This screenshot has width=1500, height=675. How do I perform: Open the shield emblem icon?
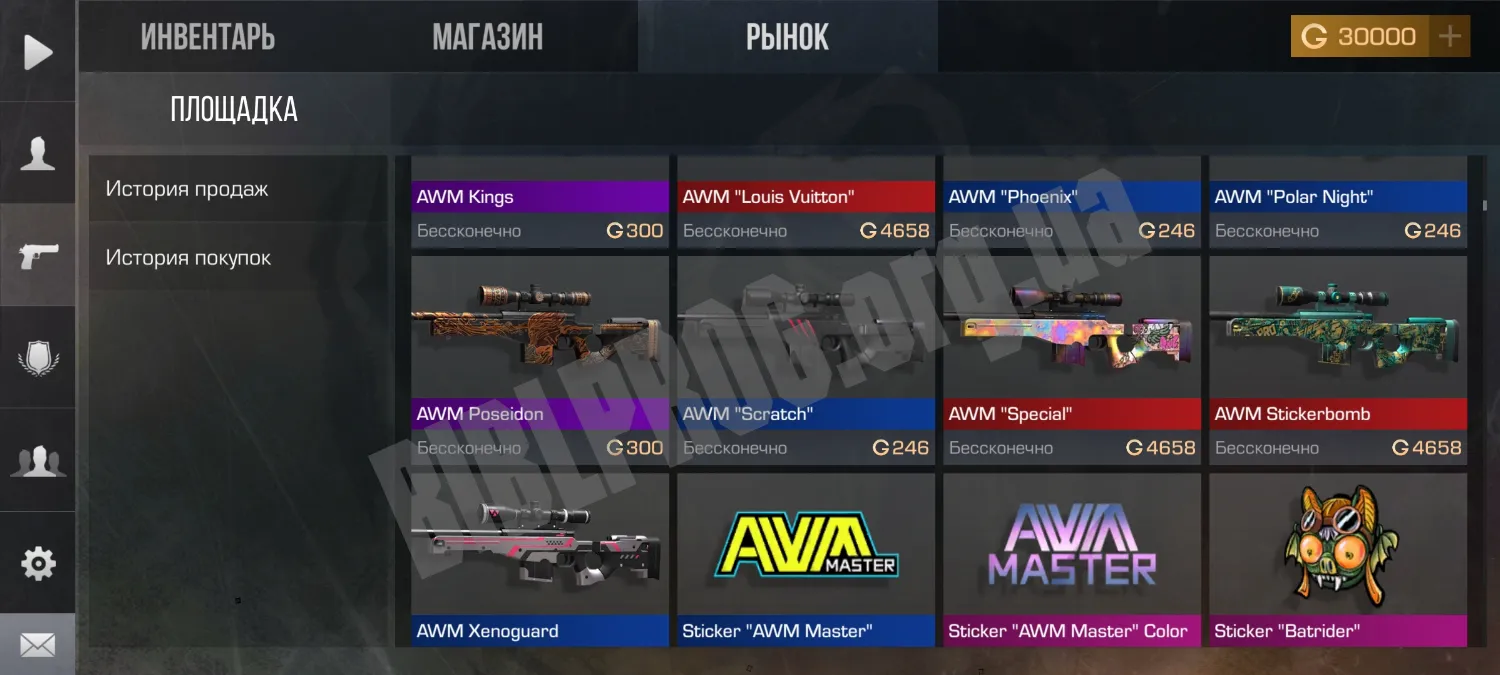click(38, 358)
